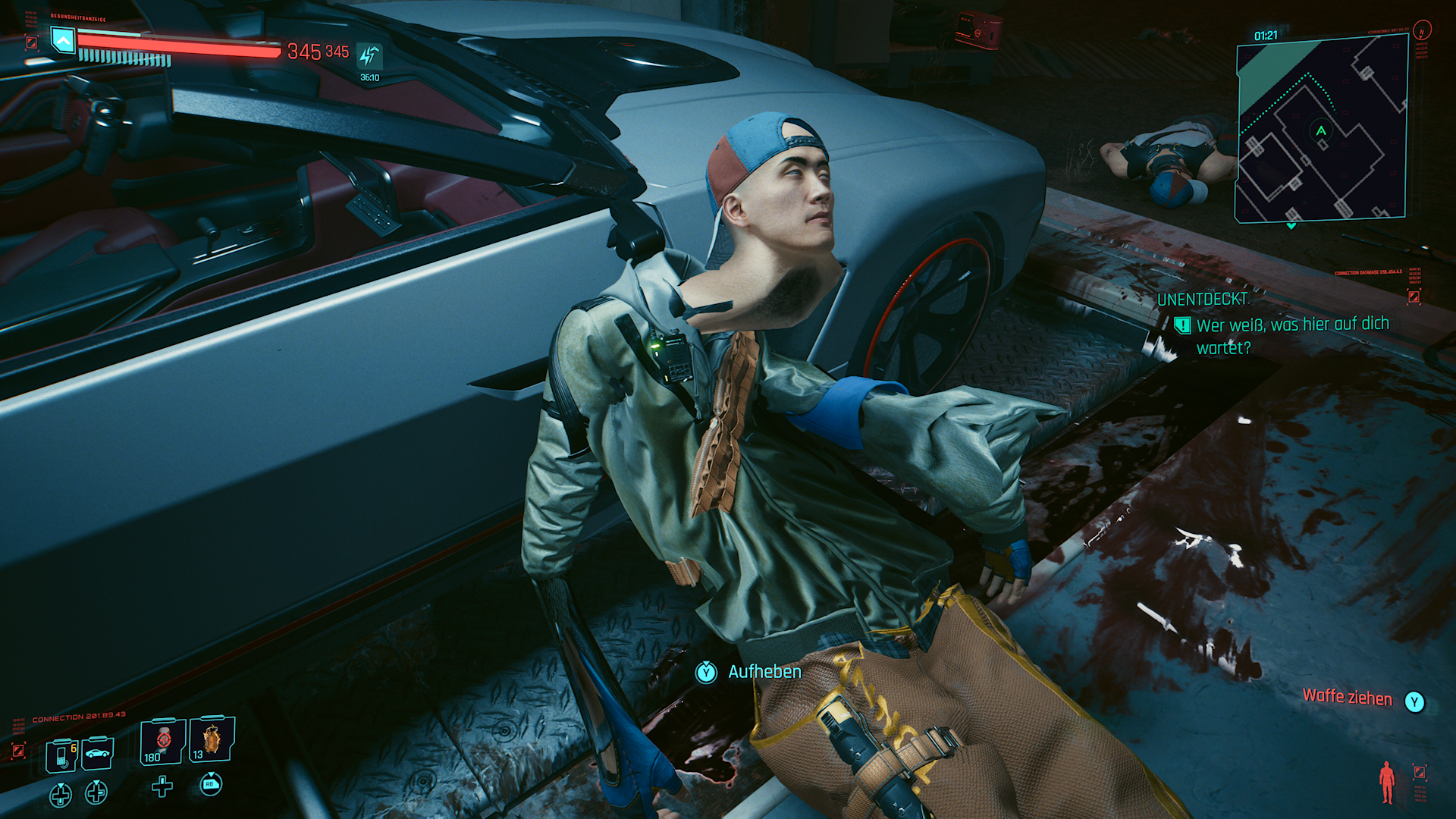Open the vehicle summon icon
1456x819 pixels.
97,755
